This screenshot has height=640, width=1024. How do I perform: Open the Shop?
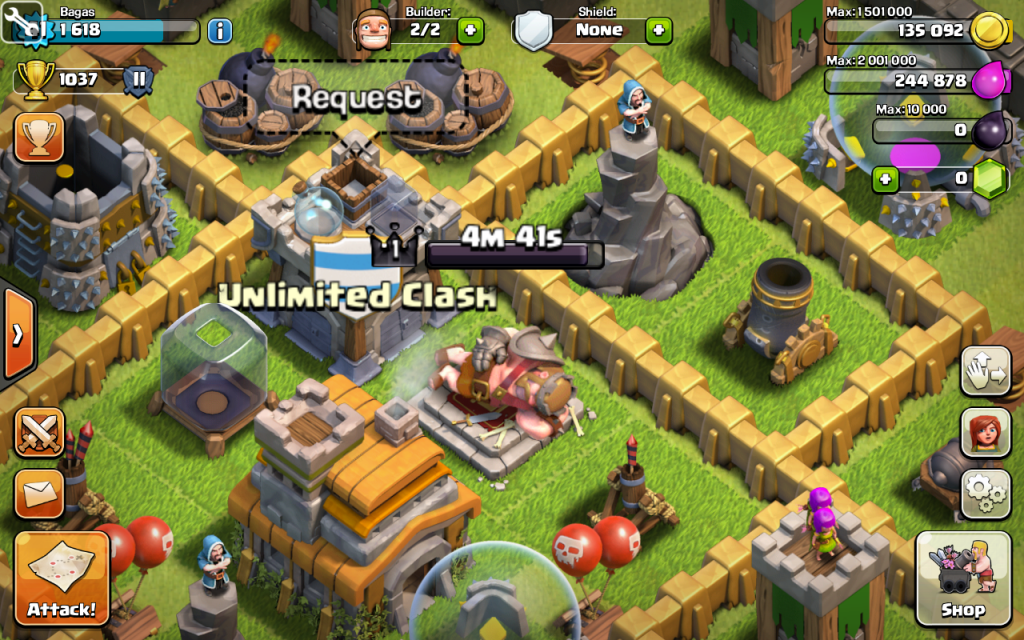coord(963,578)
